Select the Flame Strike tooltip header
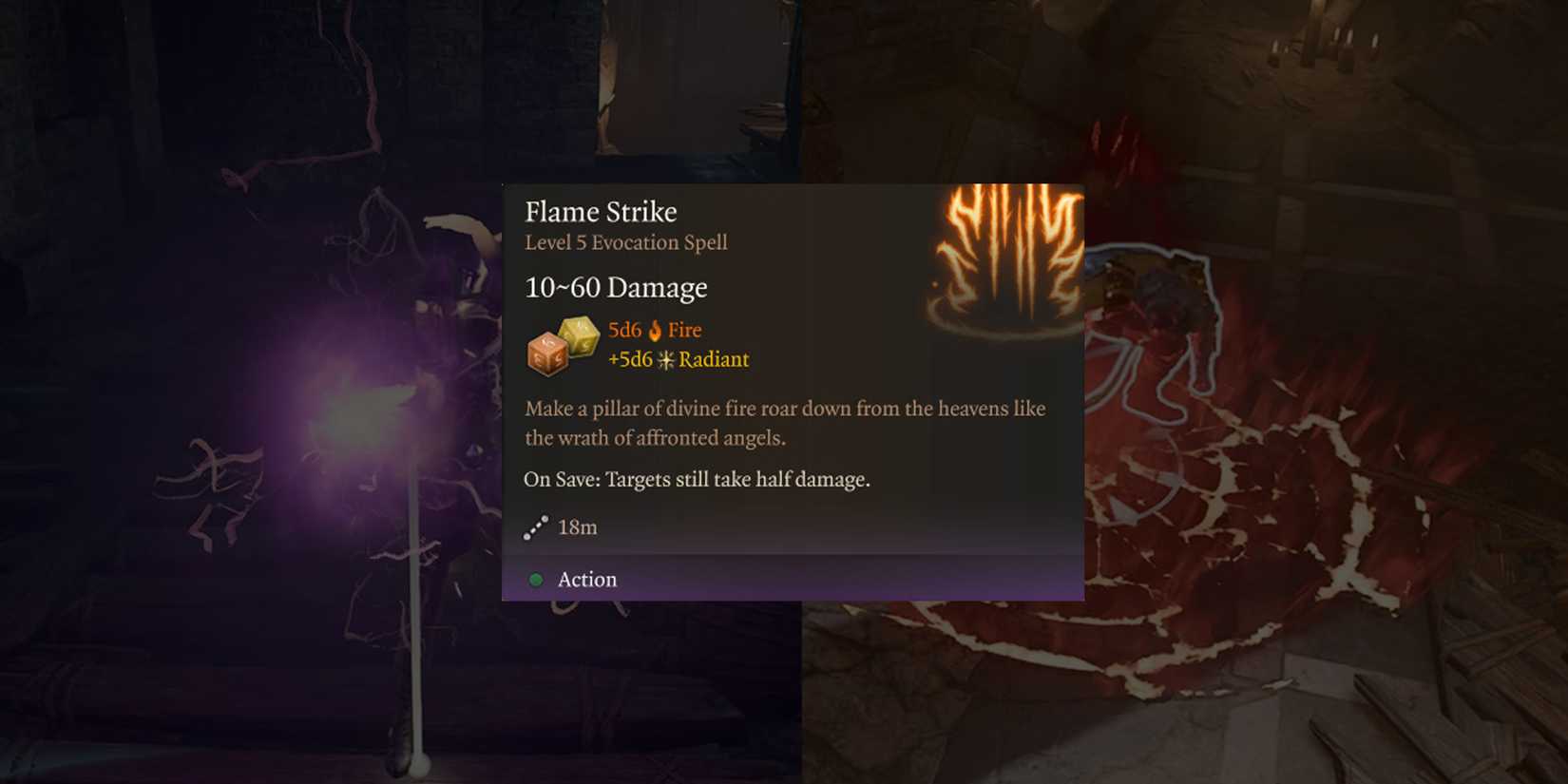 tap(601, 211)
